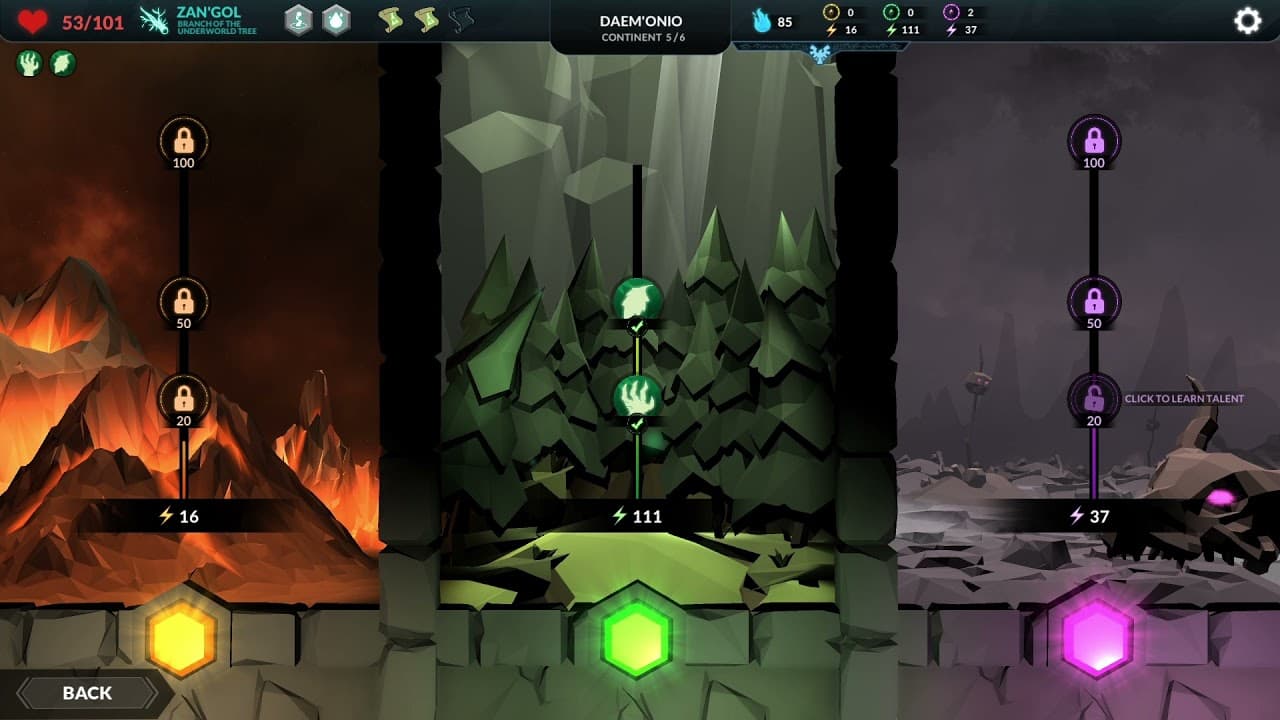Choose the orange locked talent at 100
The image size is (1280, 720).
pos(184,138)
